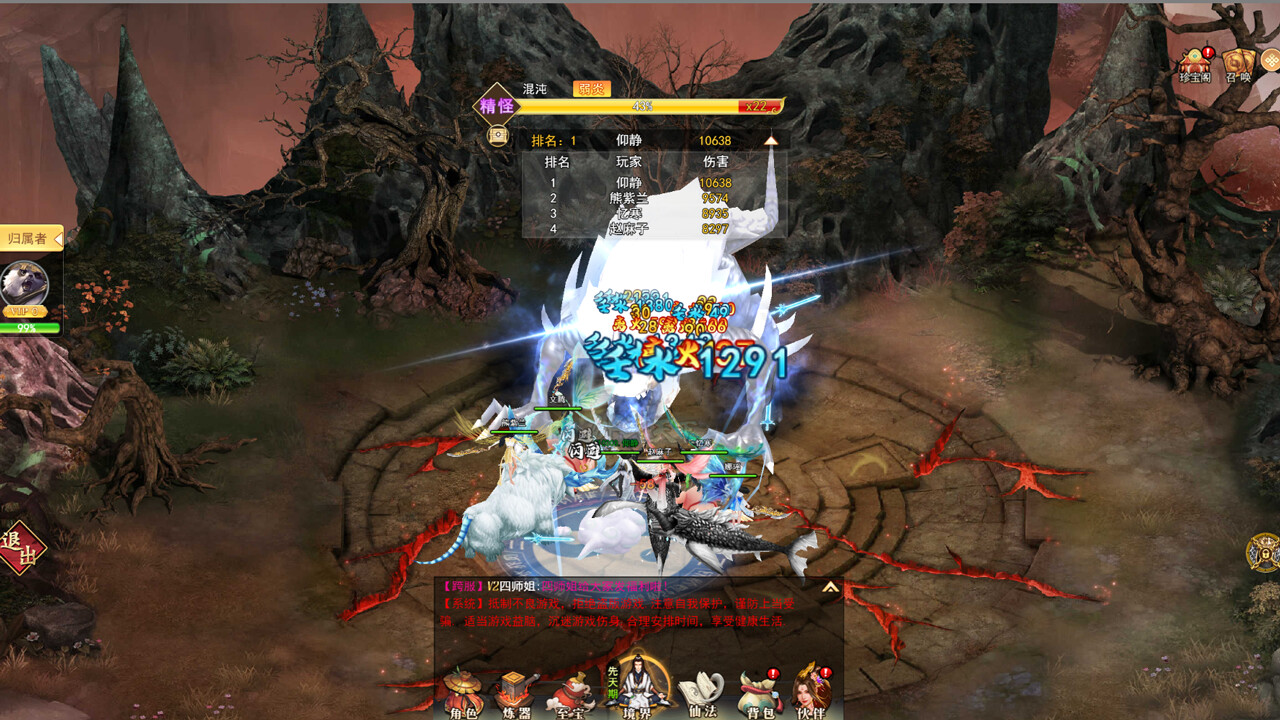Screen dimensions: 1280x720
Task: Select the 归属者 panel tab
Action: click(26, 240)
